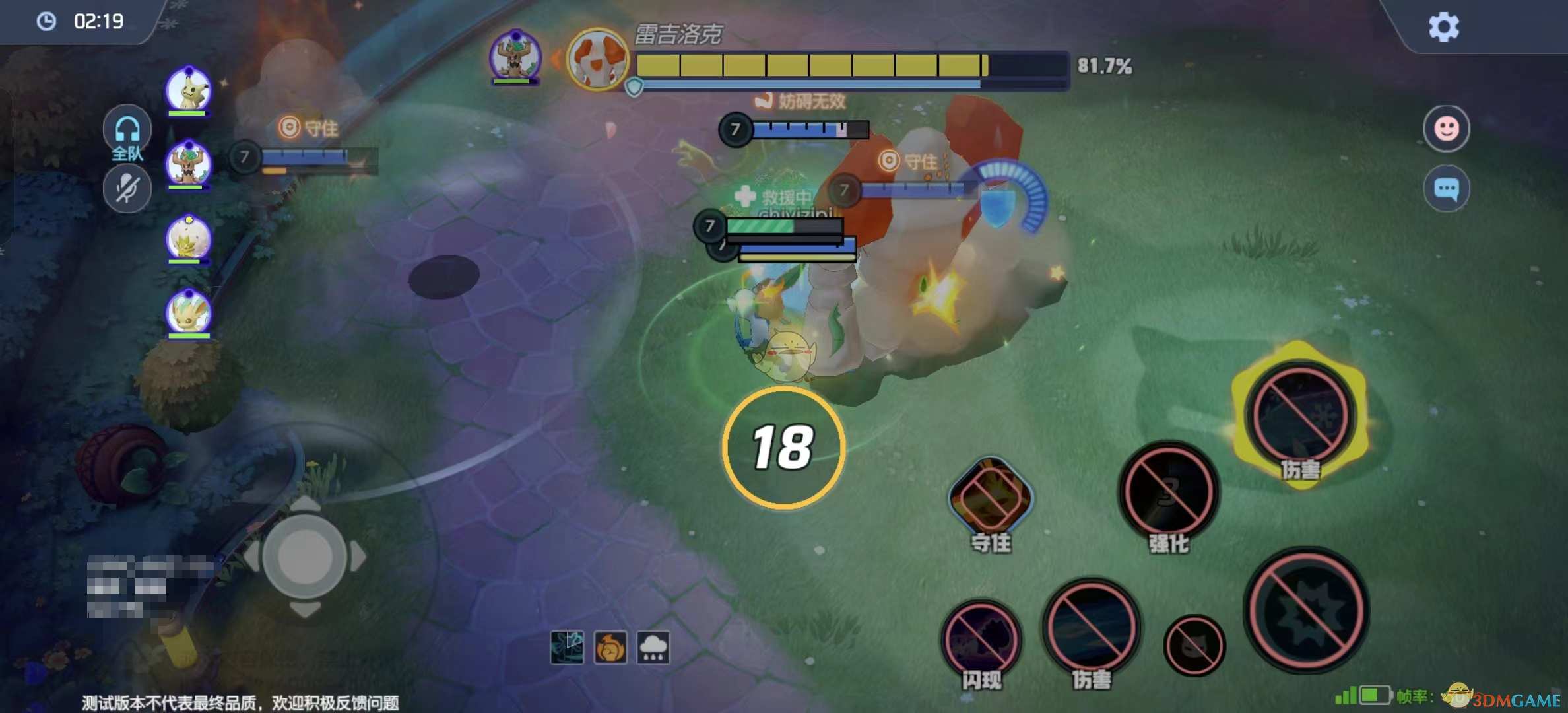This screenshot has height=713, width=1568.
Task: Select Trevenant in the teammate list
Action: [x=188, y=164]
